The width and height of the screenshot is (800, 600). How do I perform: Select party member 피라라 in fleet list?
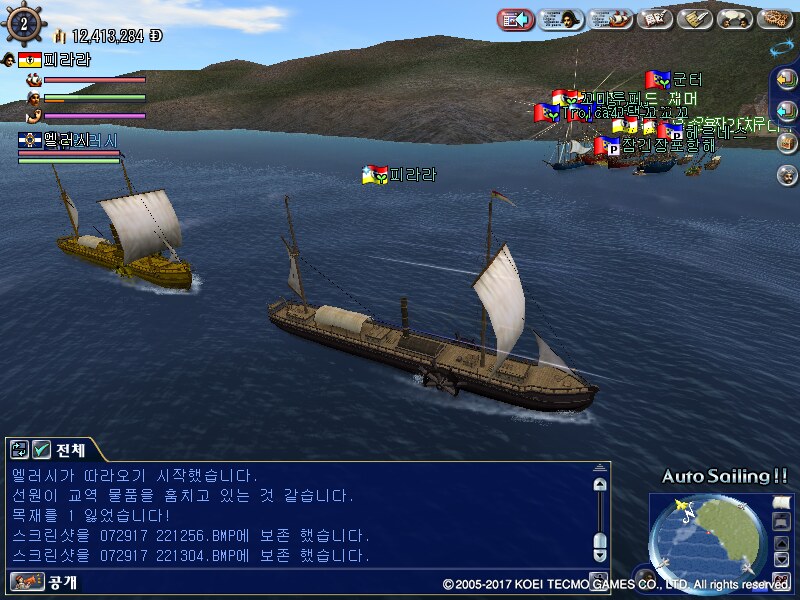[x=66, y=59]
